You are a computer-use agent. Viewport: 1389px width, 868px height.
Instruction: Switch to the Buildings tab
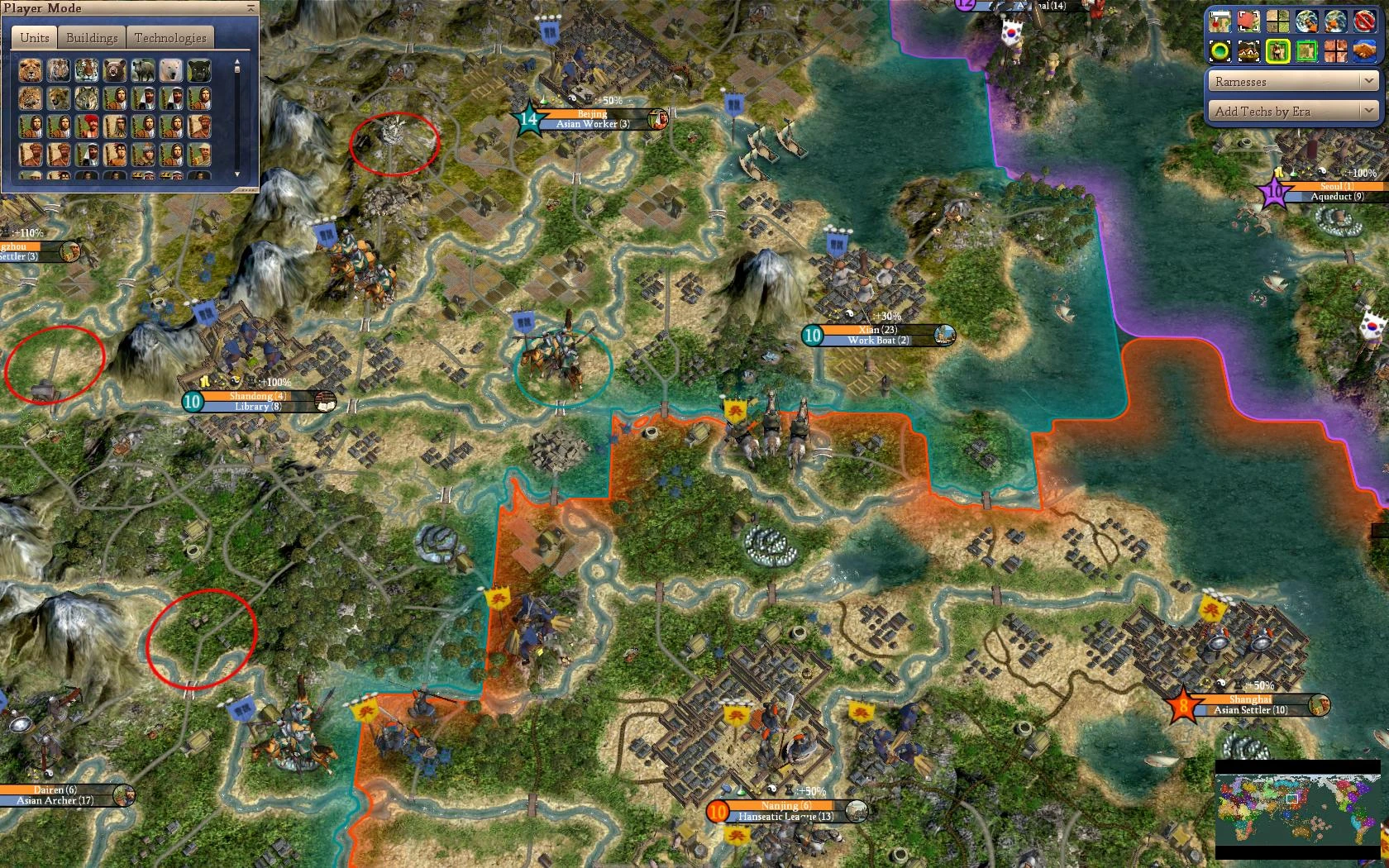click(92, 36)
